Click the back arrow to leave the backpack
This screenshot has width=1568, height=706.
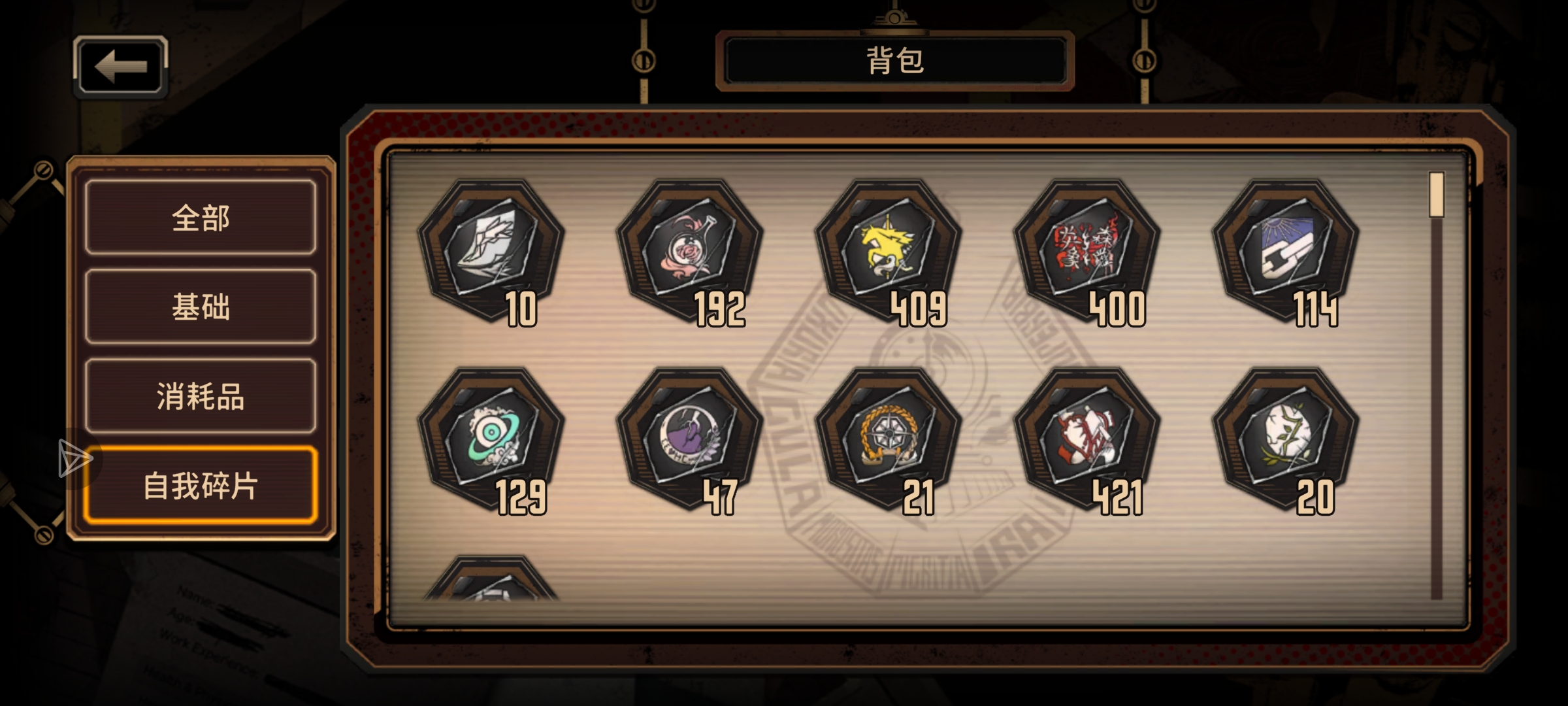pyautogui.click(x=120, y=66)
